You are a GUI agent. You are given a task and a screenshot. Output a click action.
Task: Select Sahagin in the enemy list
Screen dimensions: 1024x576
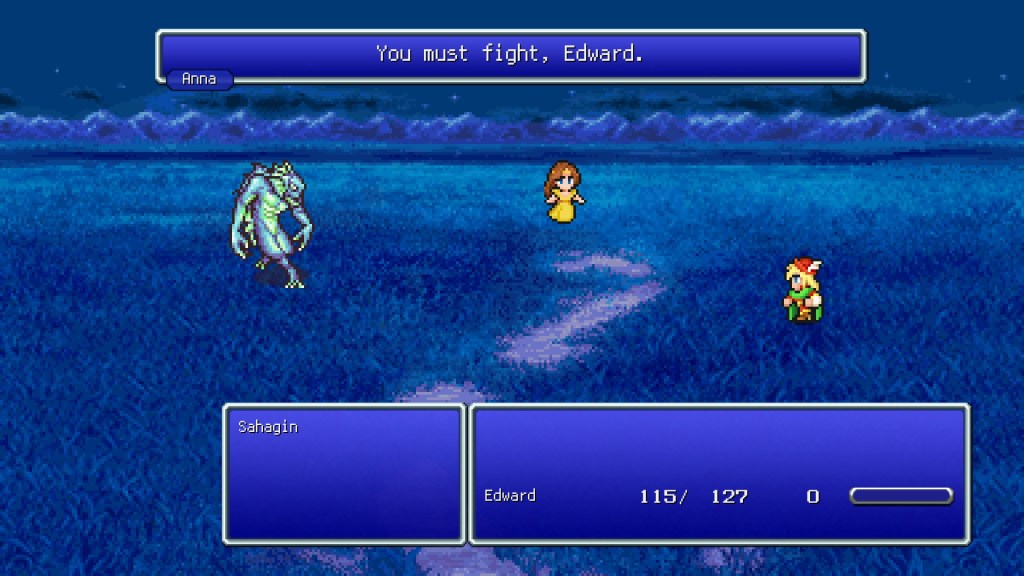tap(268, 427)
